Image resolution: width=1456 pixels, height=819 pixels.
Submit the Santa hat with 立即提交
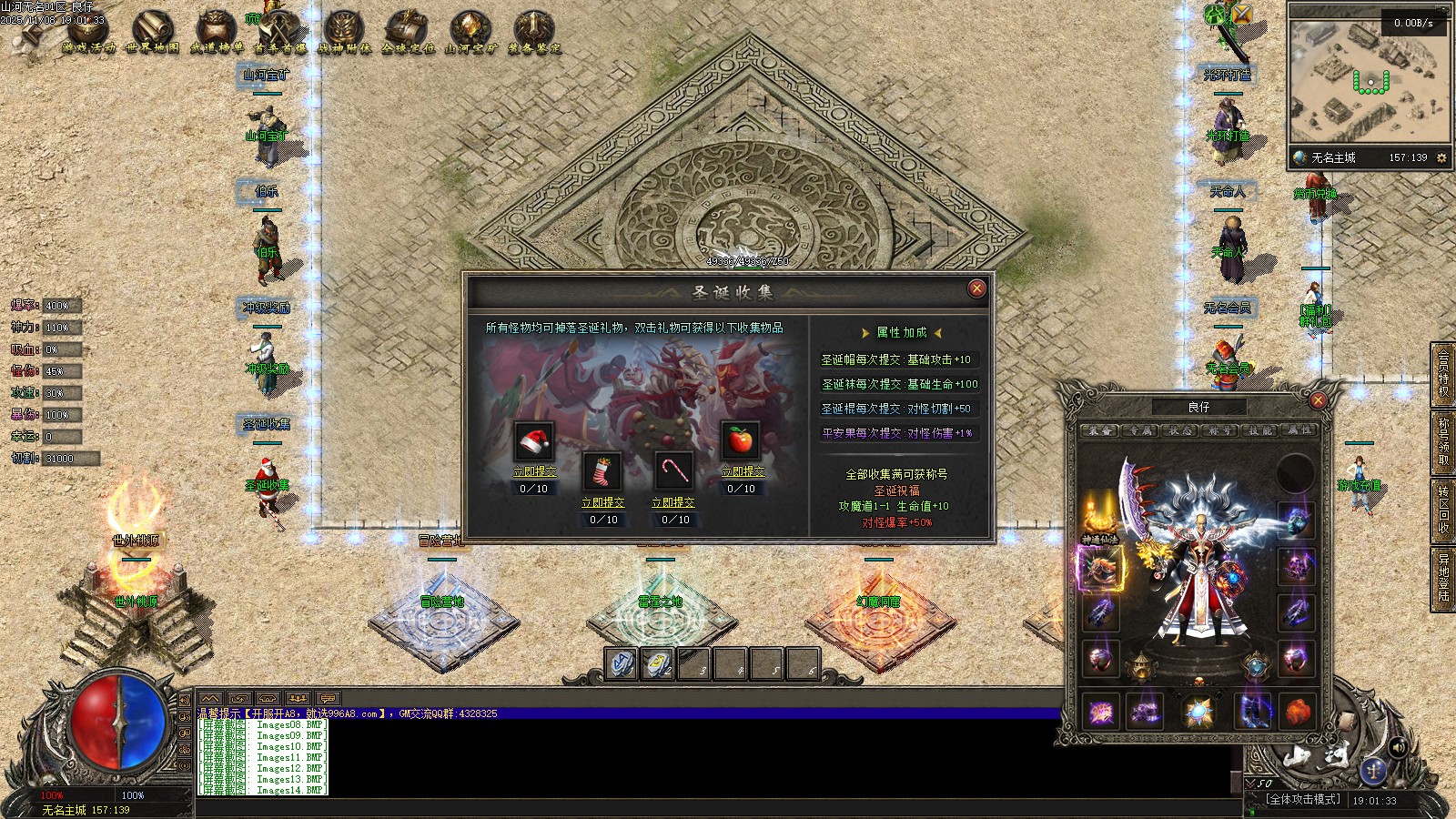534,471
